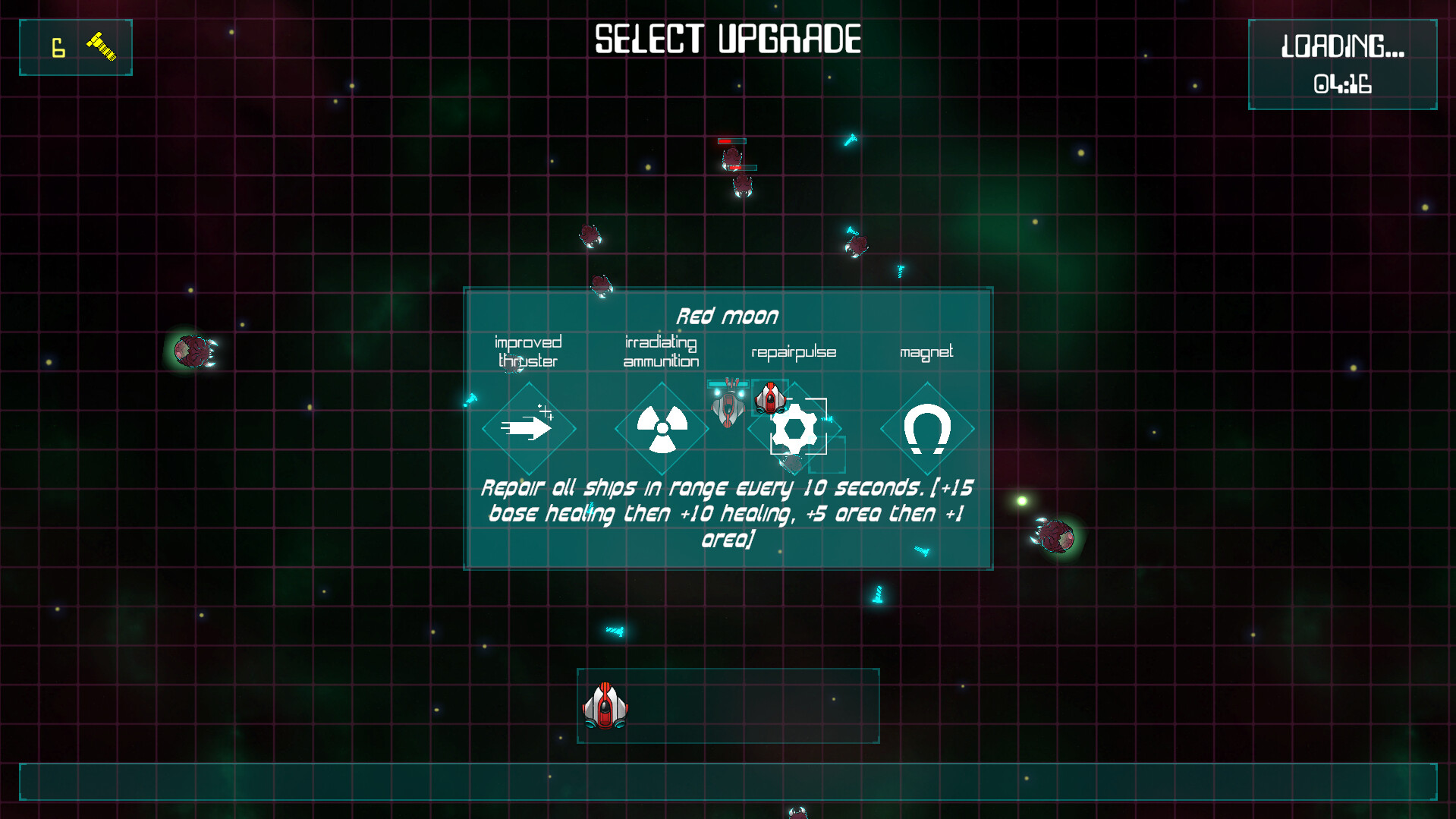Viewport: 1456px width, 819px height.
Task: Click the Red moon header label
Action: pyautogui.click(x=728, y=315)
